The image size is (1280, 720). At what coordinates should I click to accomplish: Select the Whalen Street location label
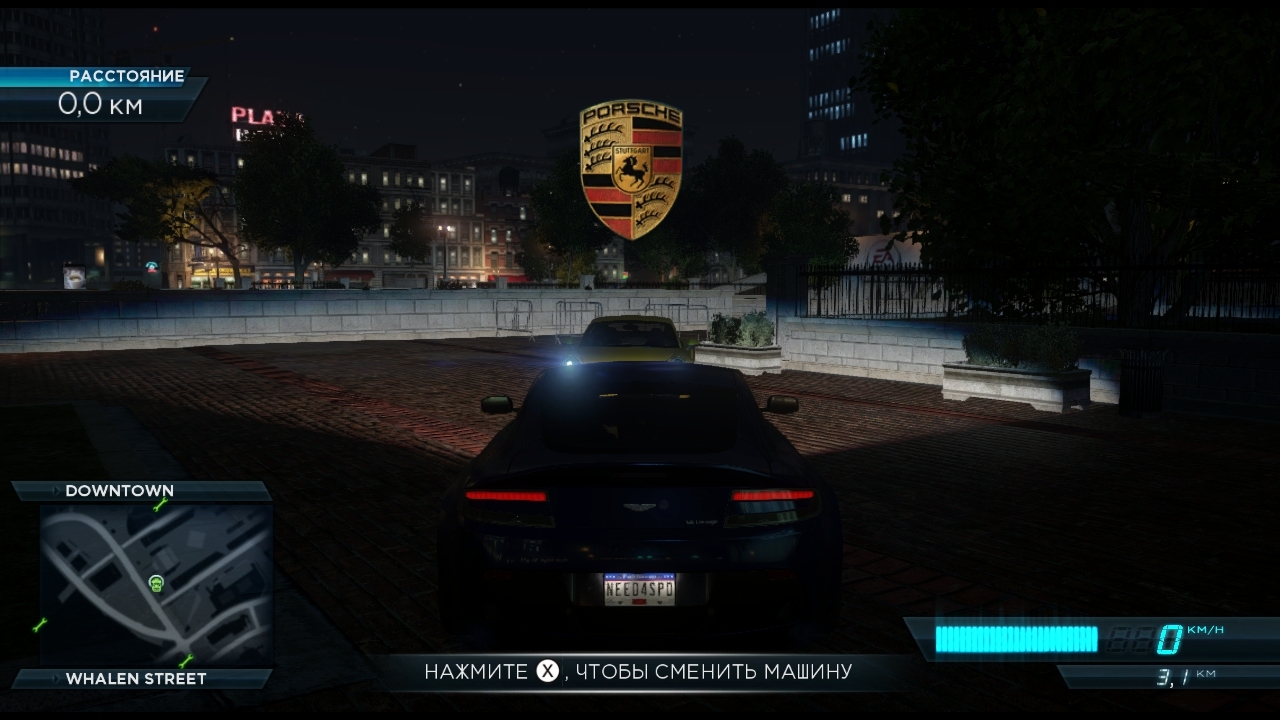coord(136,679)
